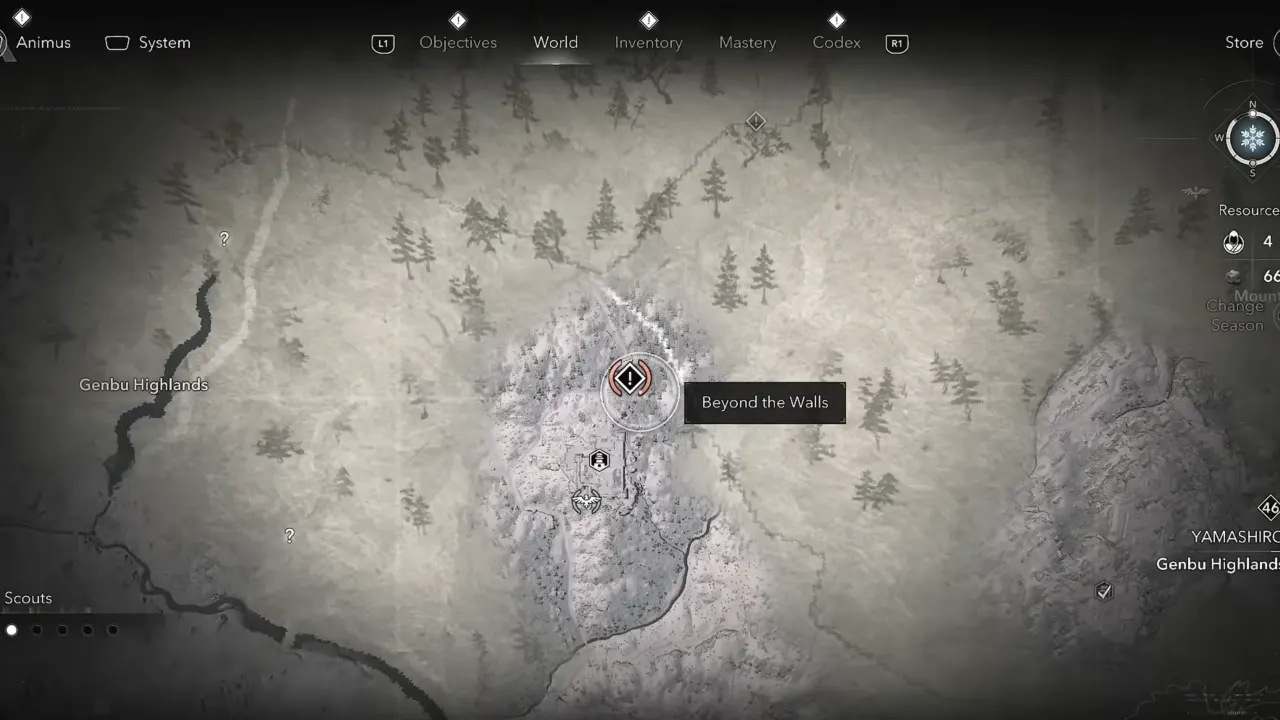Open the Store
The width and height of the screenshot is (1280, 720).
[1244, 42]
